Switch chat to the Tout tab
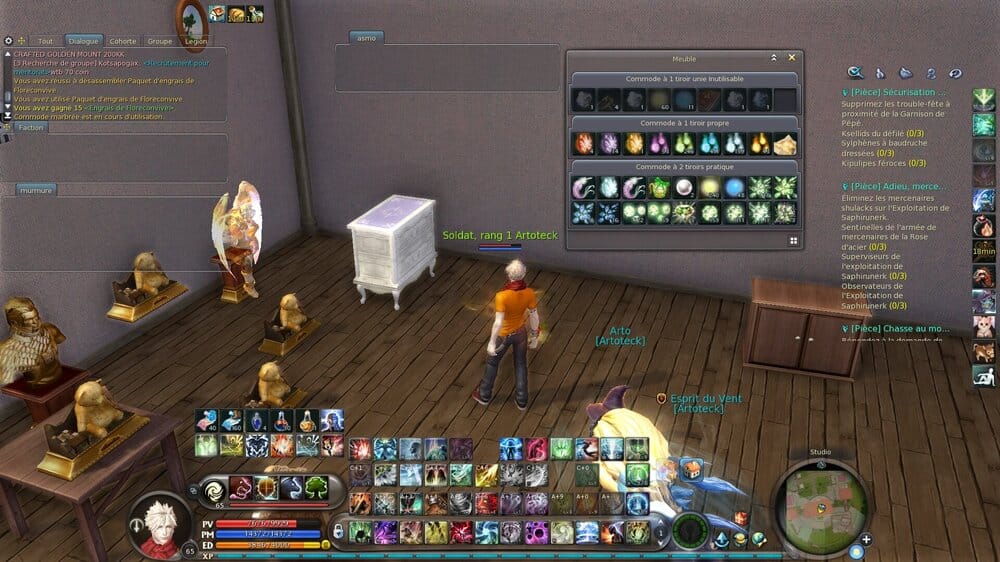This screenshot has width=1000, height=562. point(45,41)
